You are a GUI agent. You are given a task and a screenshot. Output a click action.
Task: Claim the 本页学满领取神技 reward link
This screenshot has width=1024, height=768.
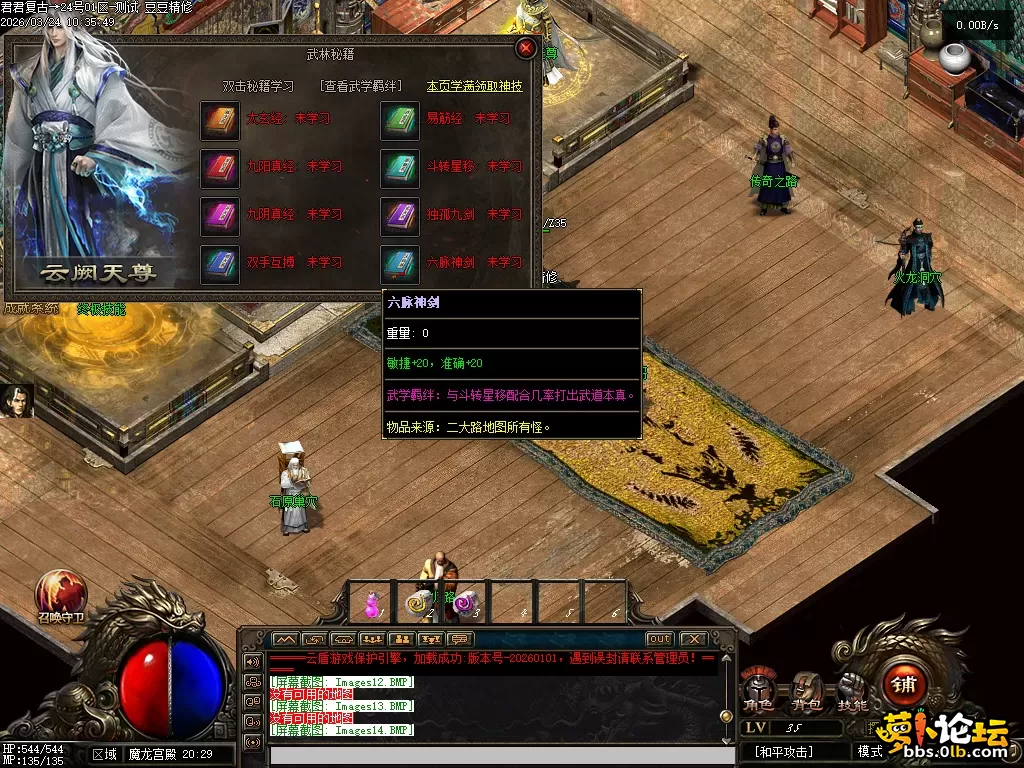(474, 87)
